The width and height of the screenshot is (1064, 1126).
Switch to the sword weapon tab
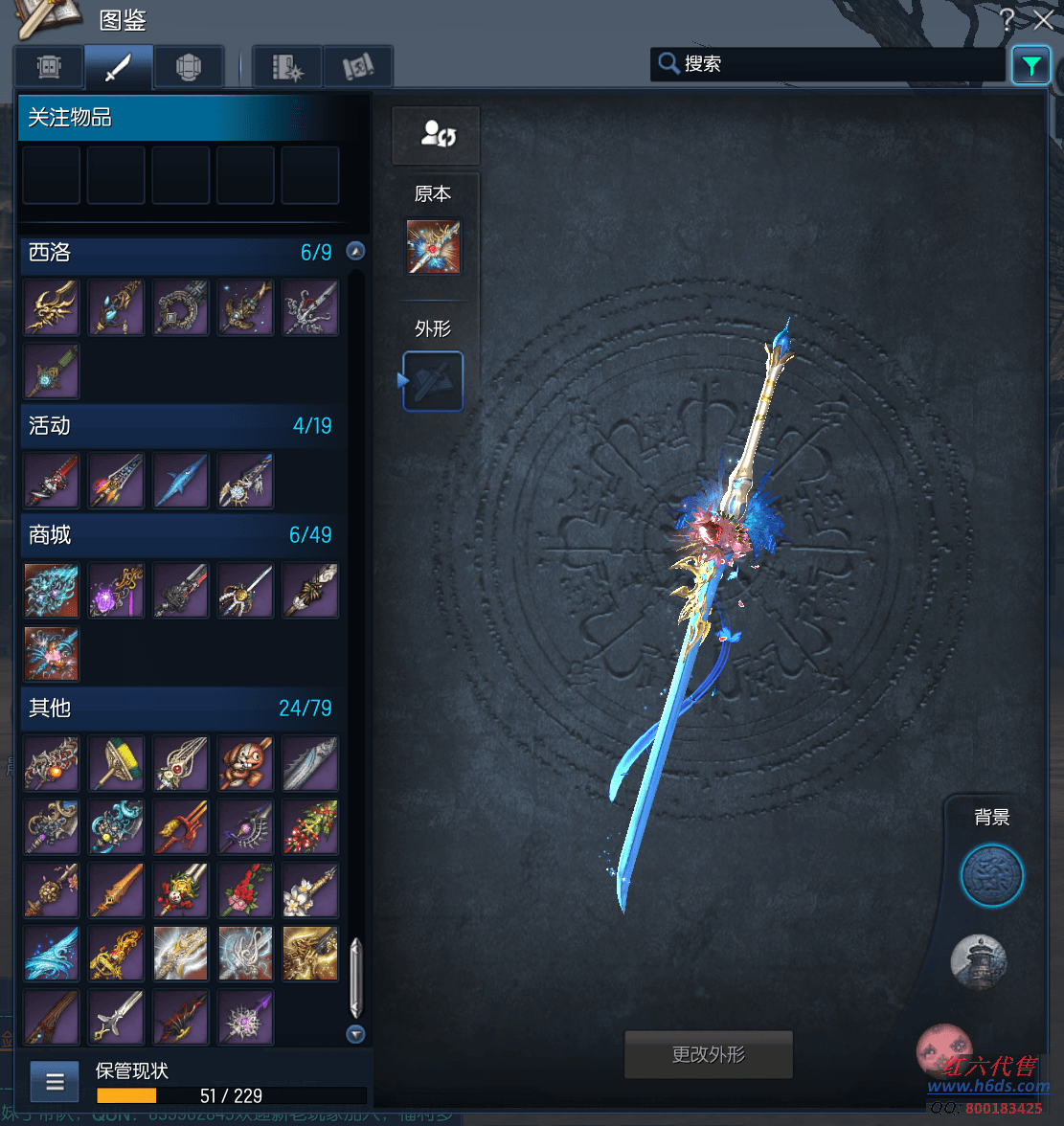tap(118, 67)
